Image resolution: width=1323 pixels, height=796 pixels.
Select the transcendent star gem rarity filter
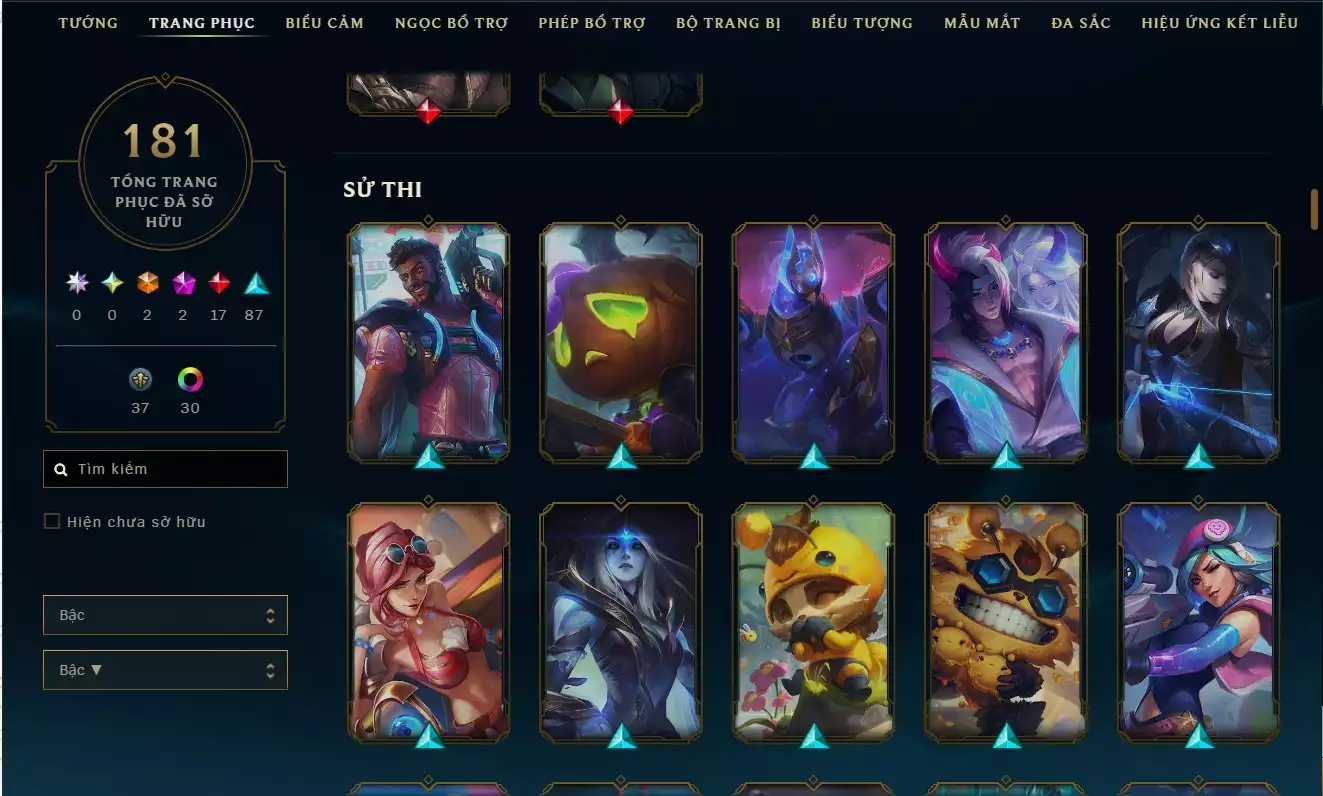coord(75,283)
